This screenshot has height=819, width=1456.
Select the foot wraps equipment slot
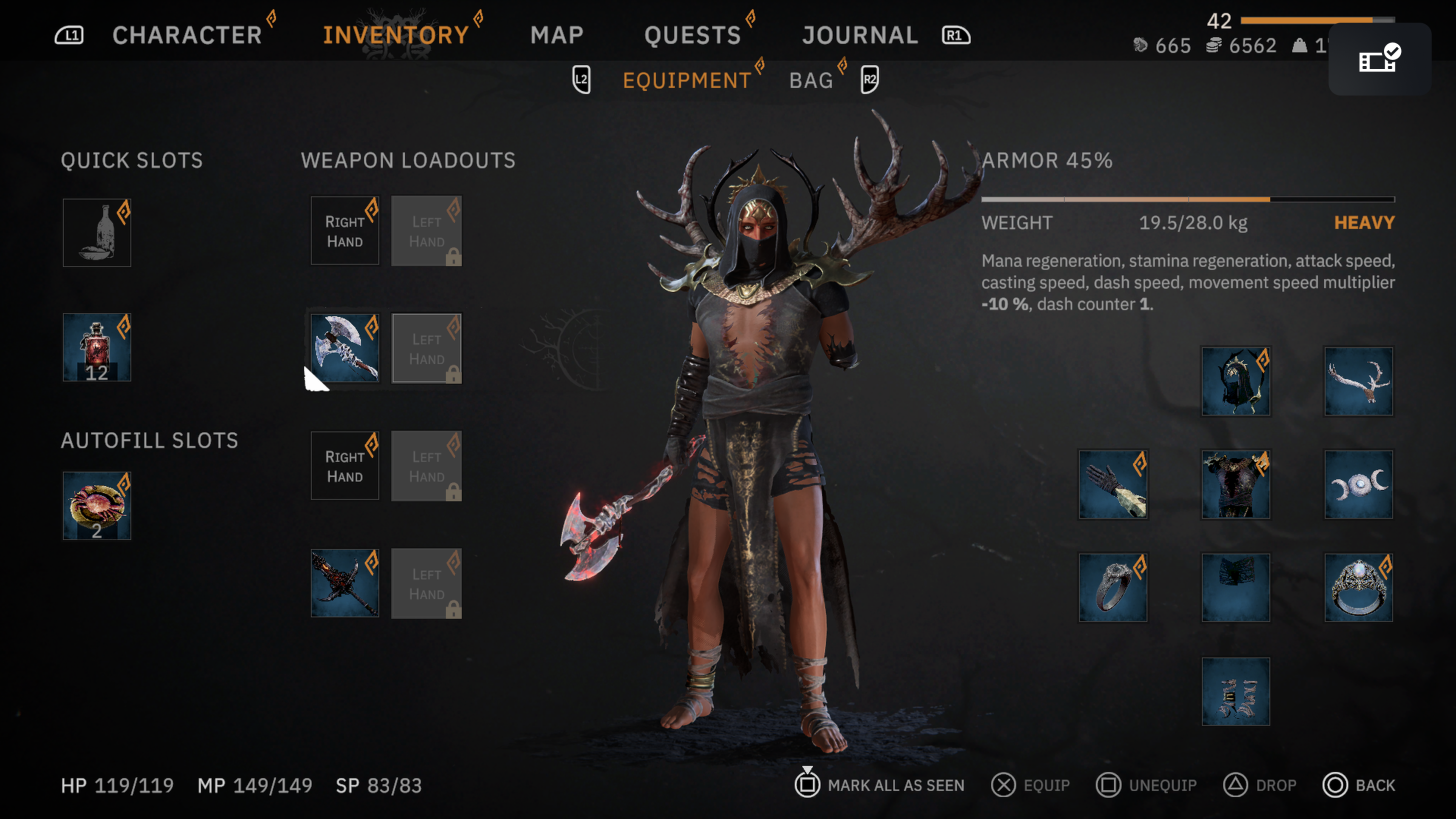[x=1236, y=691]
